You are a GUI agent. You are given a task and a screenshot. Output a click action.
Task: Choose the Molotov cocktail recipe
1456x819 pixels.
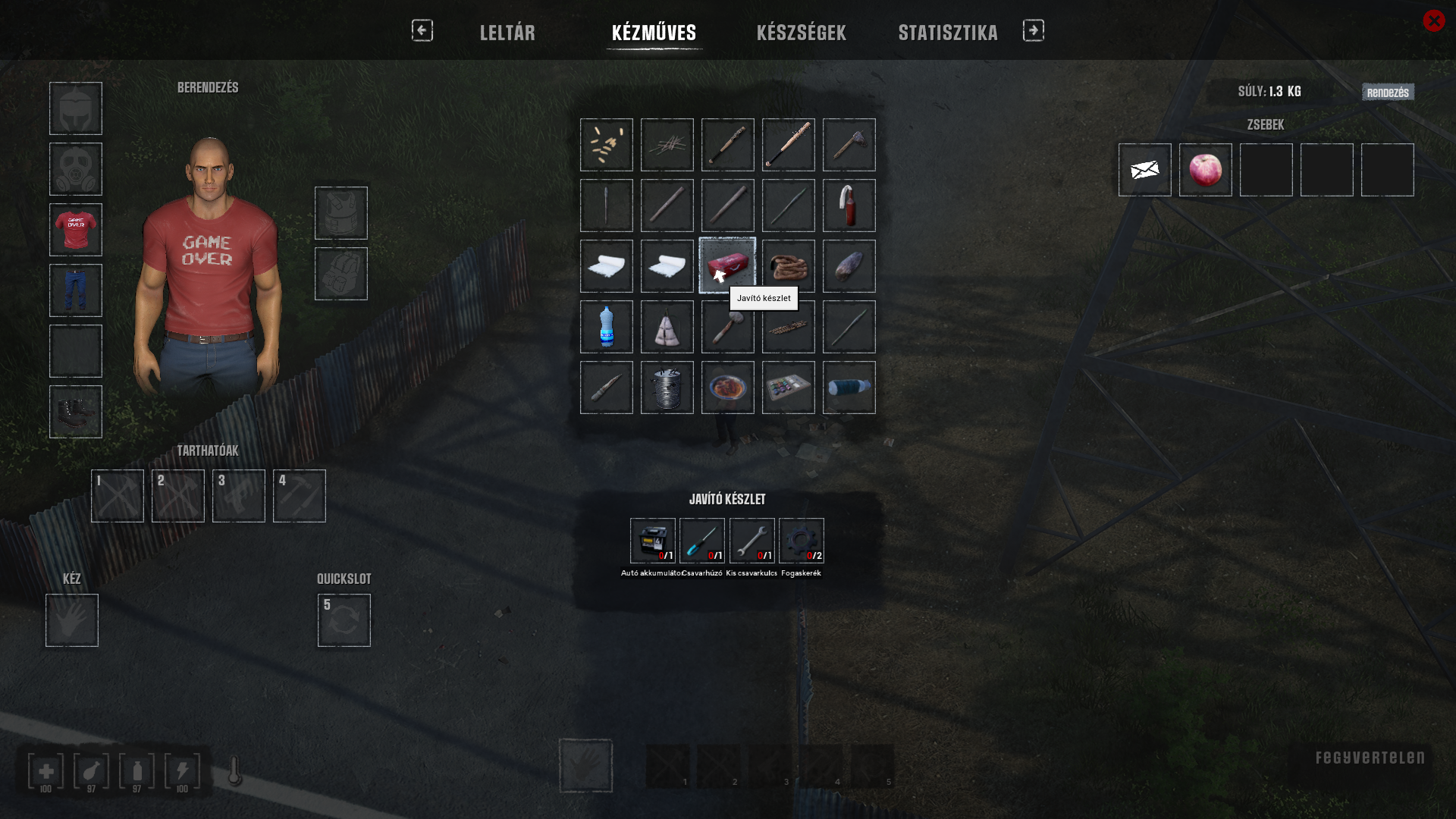tap(849, 206)
